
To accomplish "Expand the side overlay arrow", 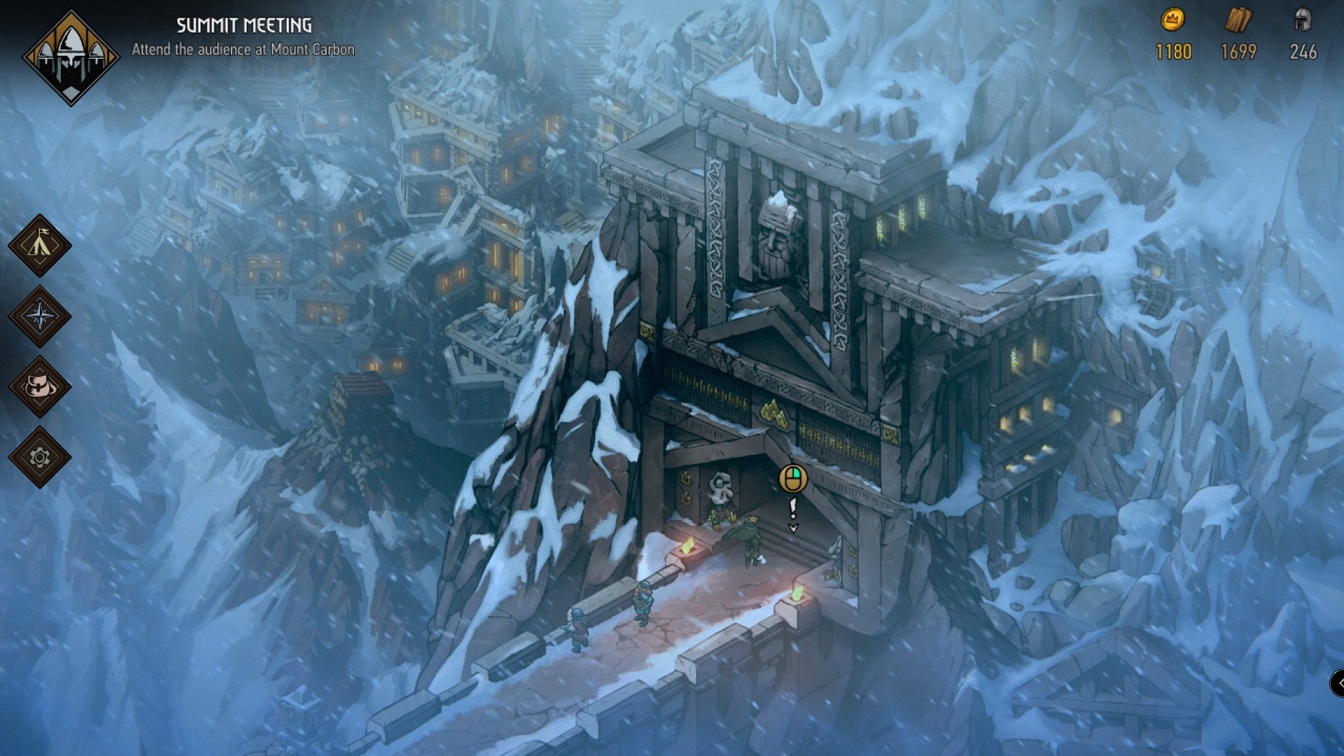I will (1337, 683).
